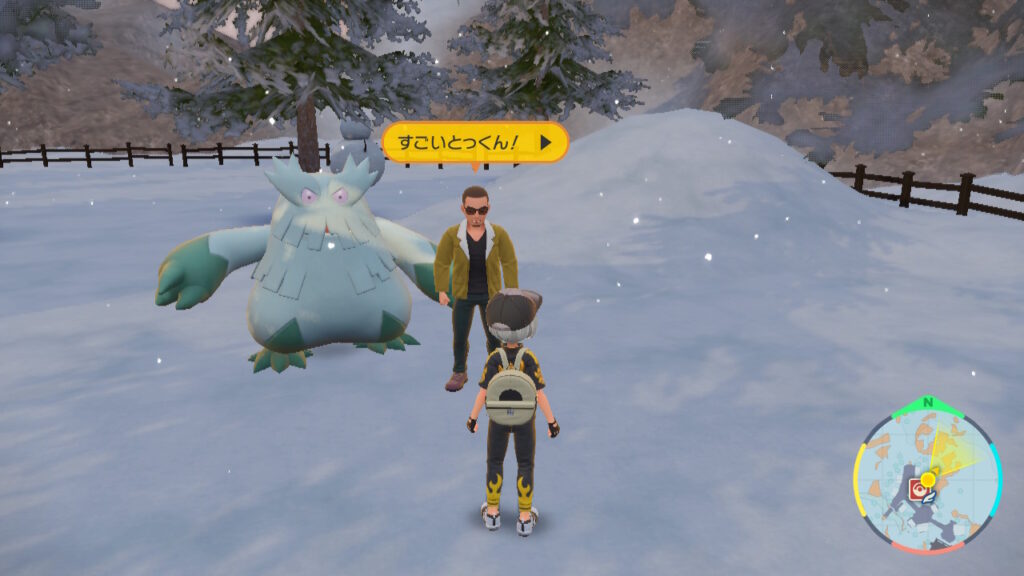Click the north compass marker on minimap
The image size is (1024, 576).
click(x=929, y=403)
